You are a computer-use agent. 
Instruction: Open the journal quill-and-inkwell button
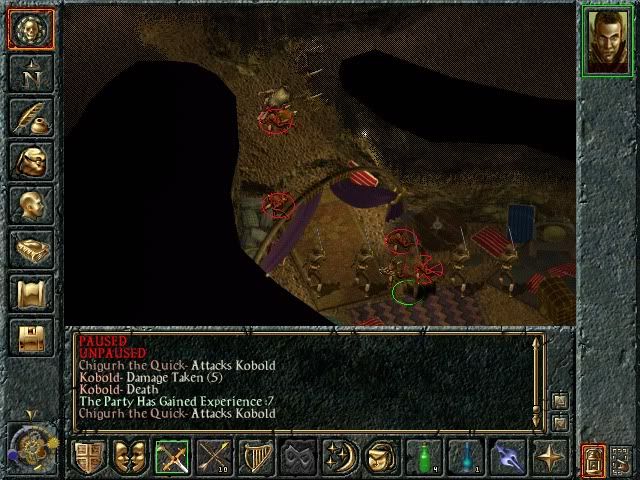(x=30, y=117)
